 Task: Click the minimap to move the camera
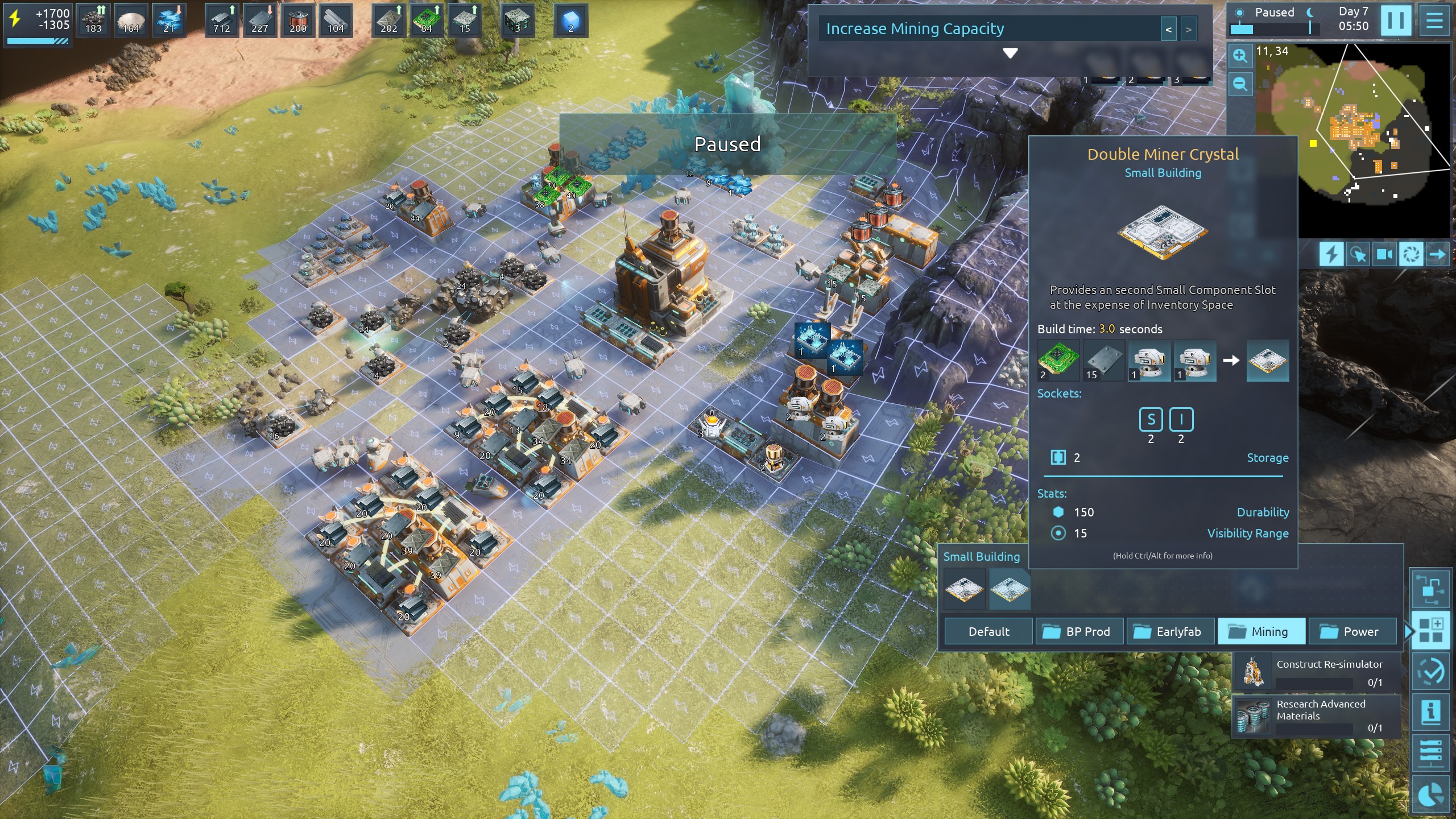coord(1354,136)
